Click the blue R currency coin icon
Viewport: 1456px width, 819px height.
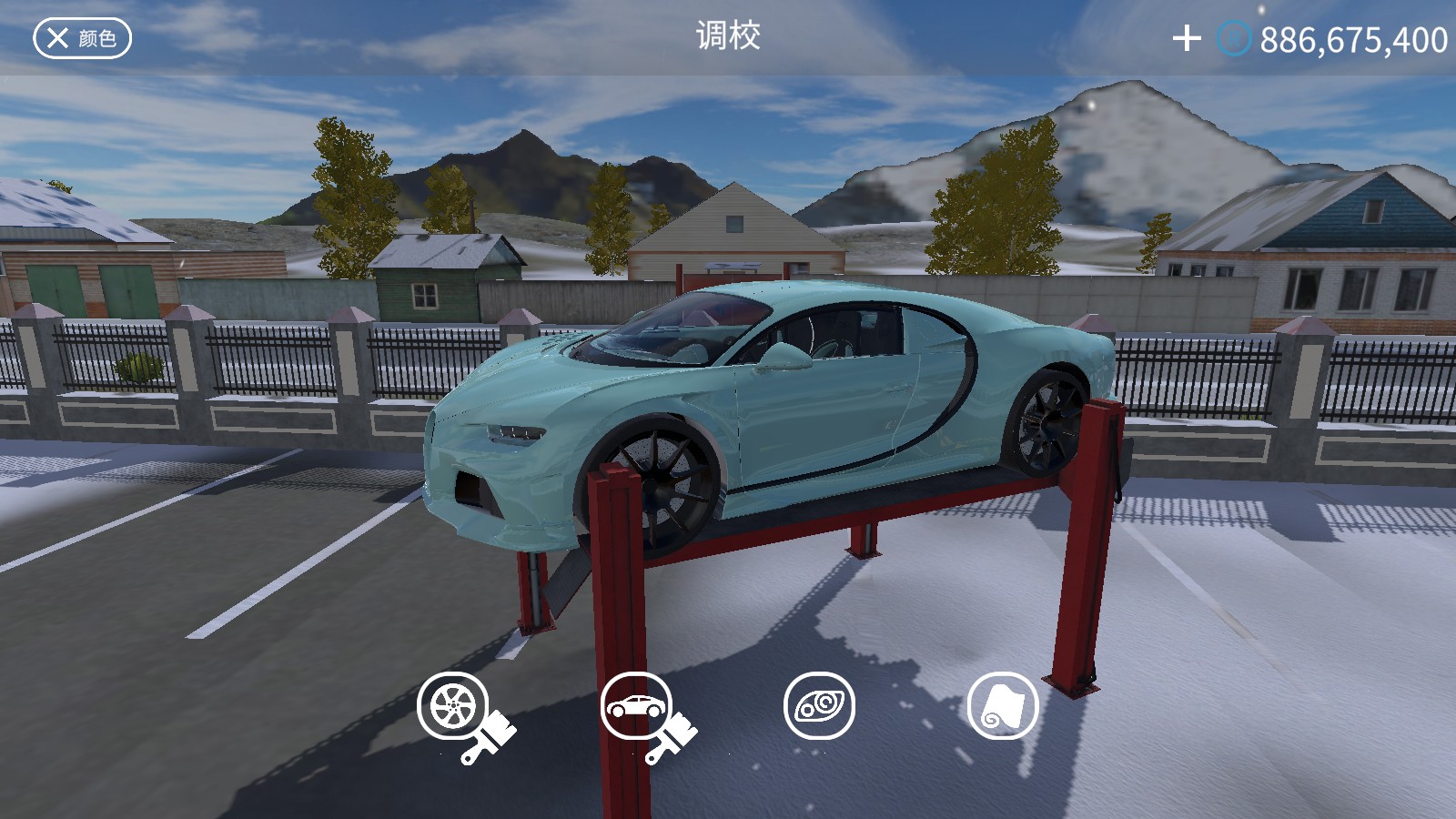[1236, 38]
